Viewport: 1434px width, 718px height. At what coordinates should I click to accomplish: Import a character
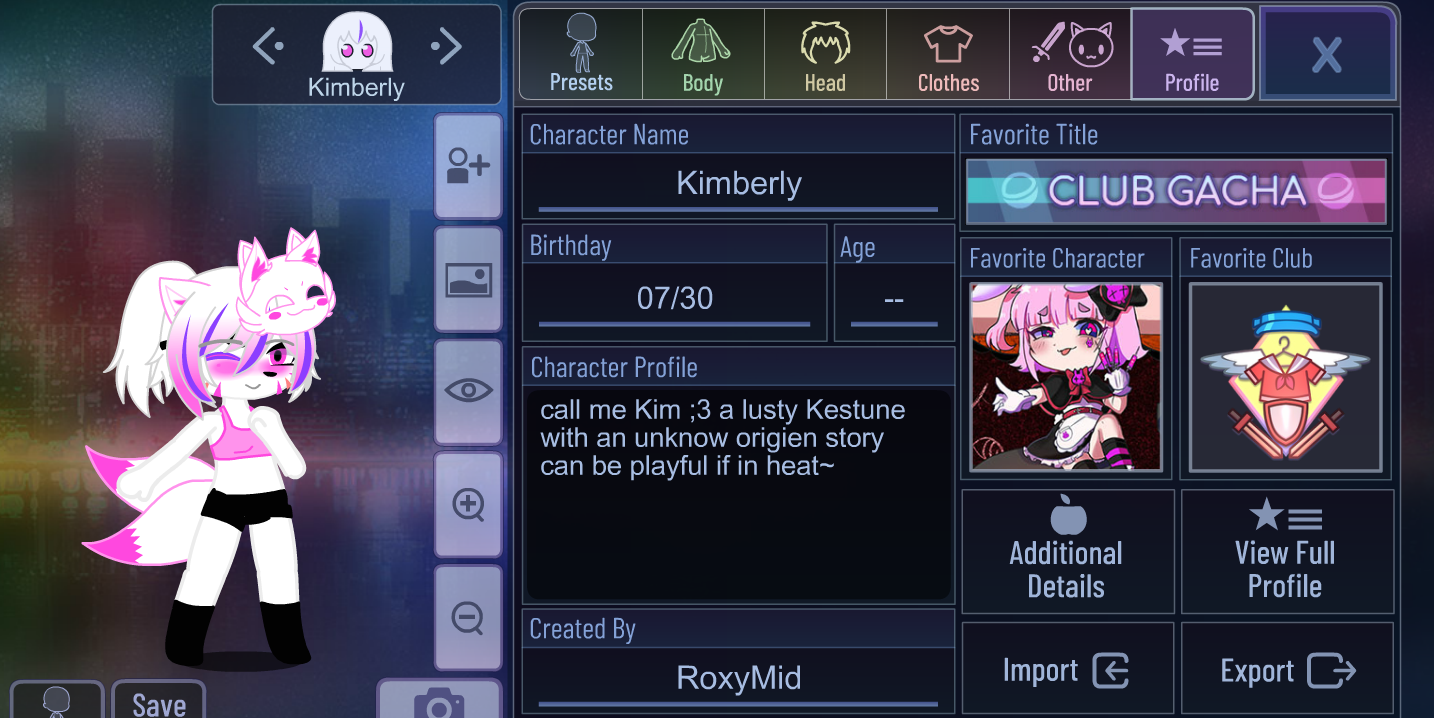click(1067, 670)
